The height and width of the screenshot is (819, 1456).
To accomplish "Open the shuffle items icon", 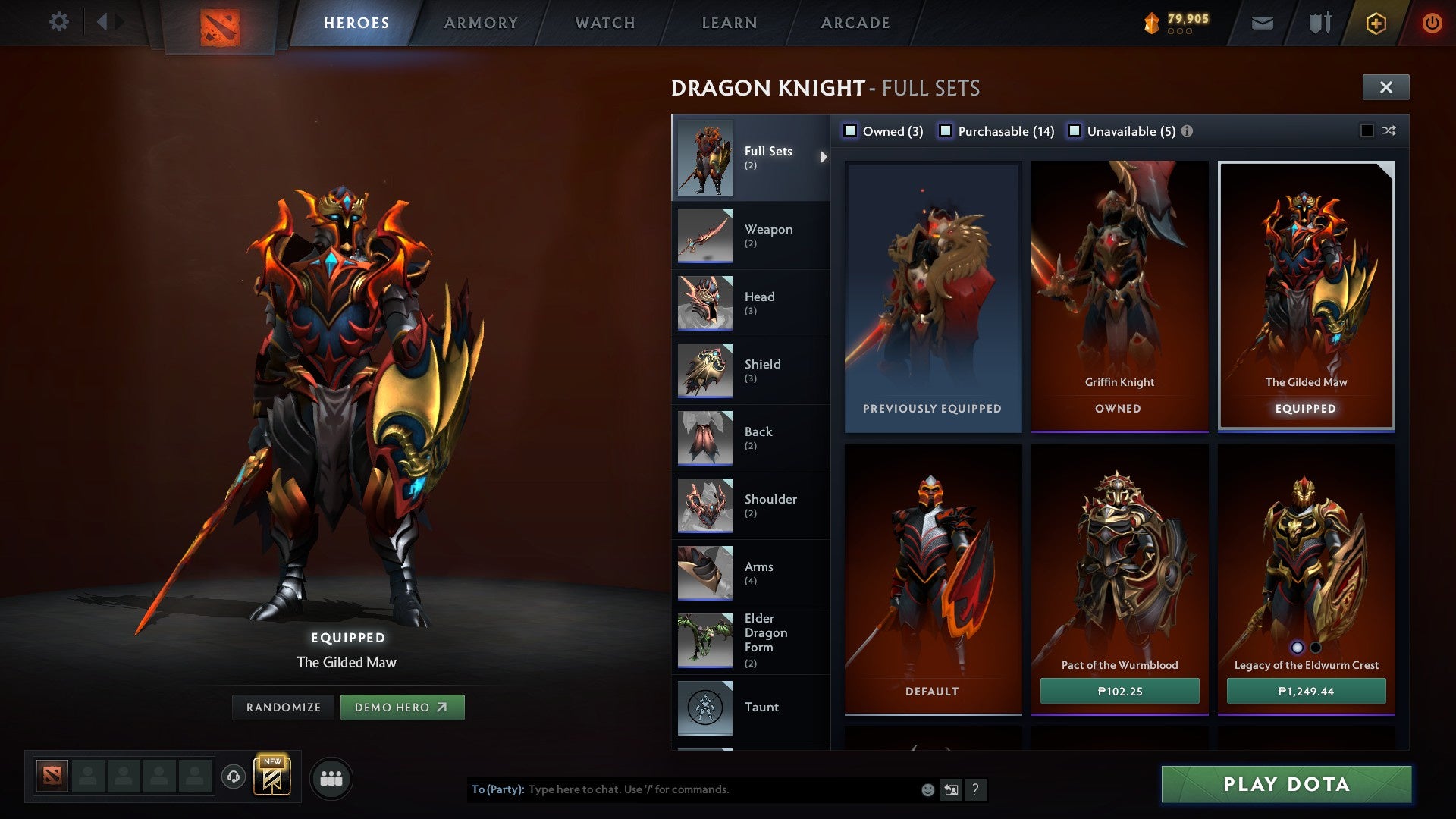I will point(1388,130).
